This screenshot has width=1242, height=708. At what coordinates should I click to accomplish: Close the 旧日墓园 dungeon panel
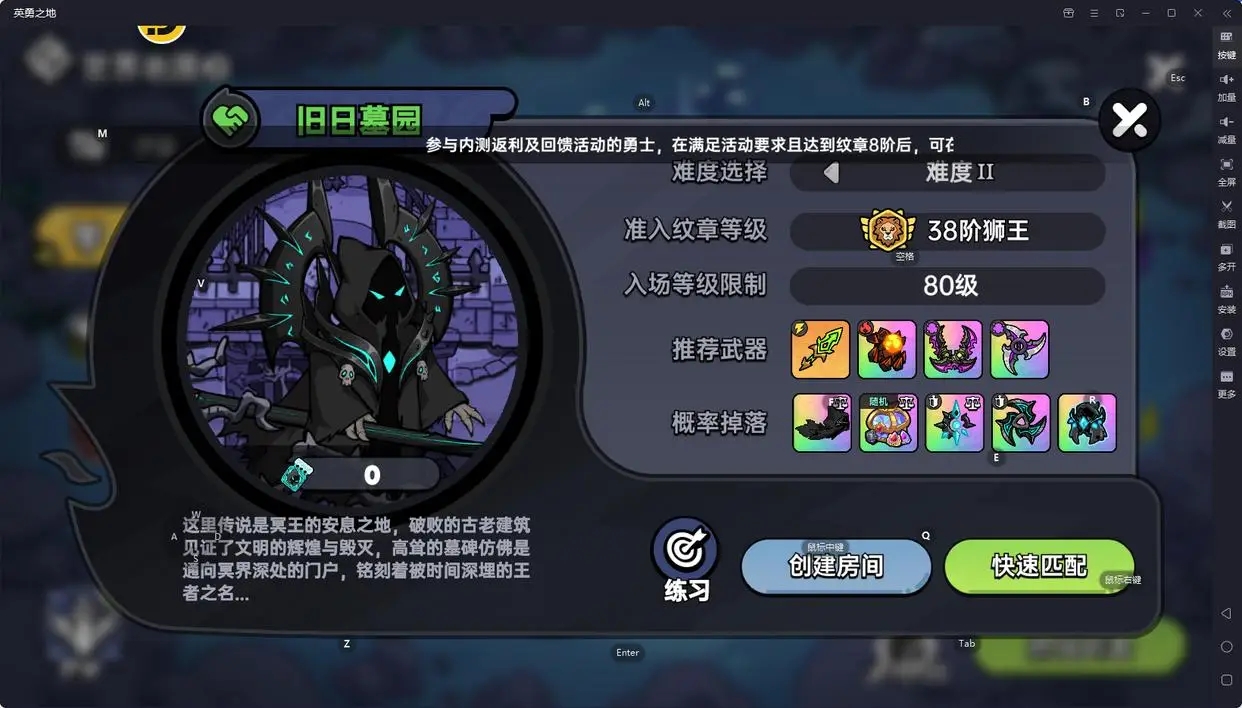pos(1129,121)
